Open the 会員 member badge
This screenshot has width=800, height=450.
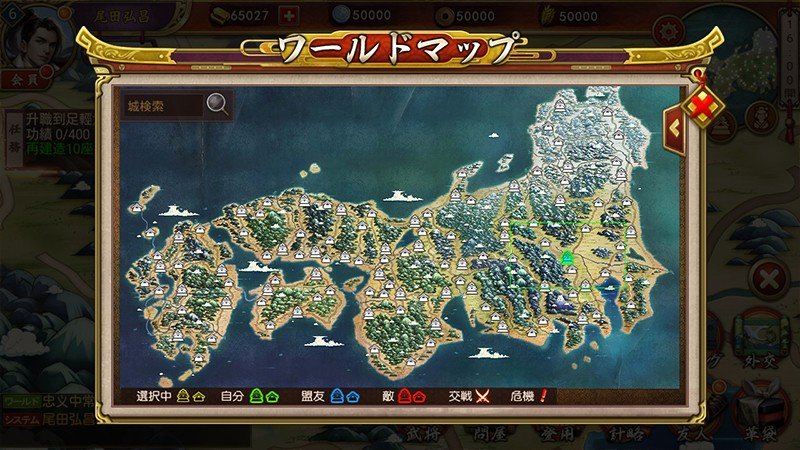(x=20, y=77)
